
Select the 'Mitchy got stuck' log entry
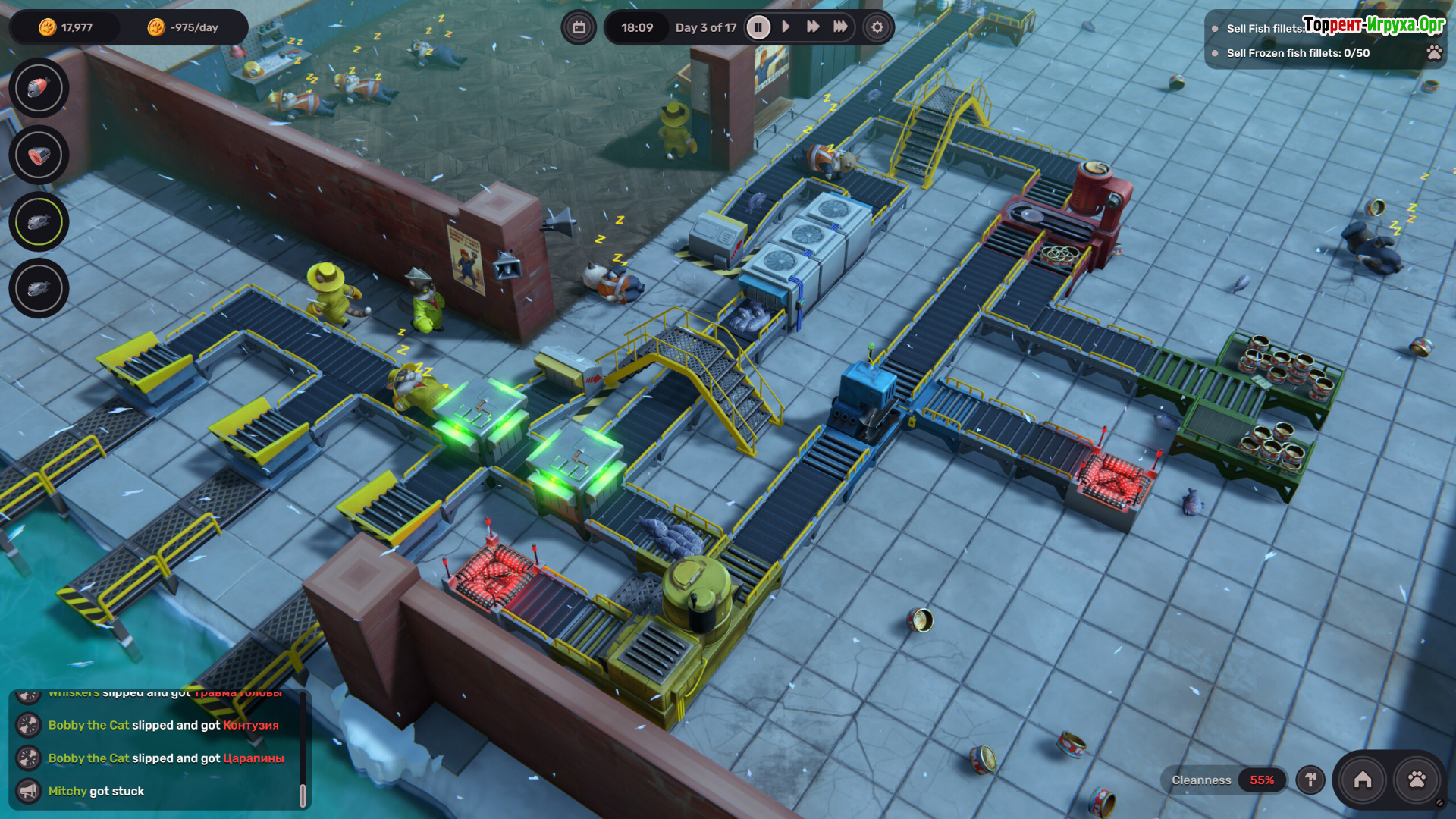click(96, 791)
